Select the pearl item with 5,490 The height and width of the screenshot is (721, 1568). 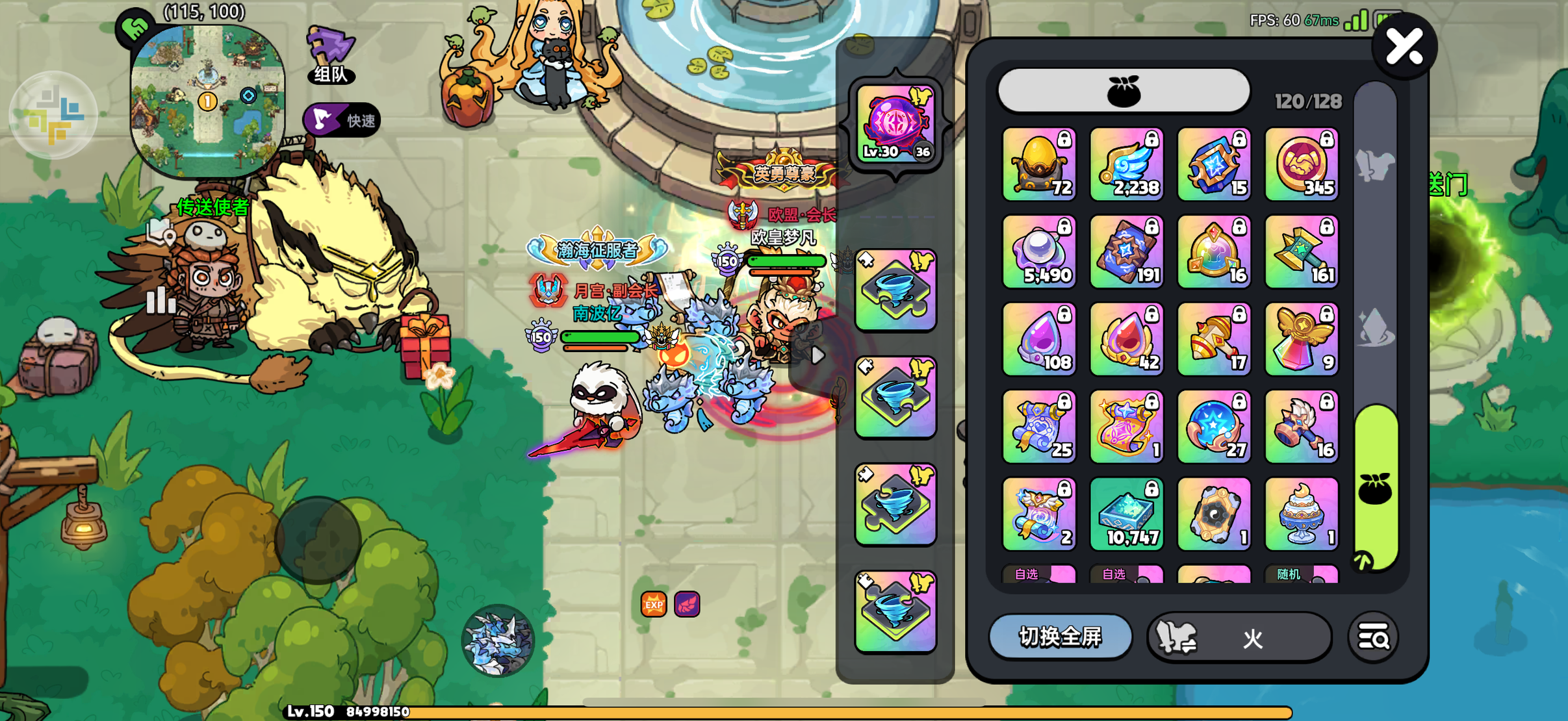pyautogui.click(x=1039, y=252)
